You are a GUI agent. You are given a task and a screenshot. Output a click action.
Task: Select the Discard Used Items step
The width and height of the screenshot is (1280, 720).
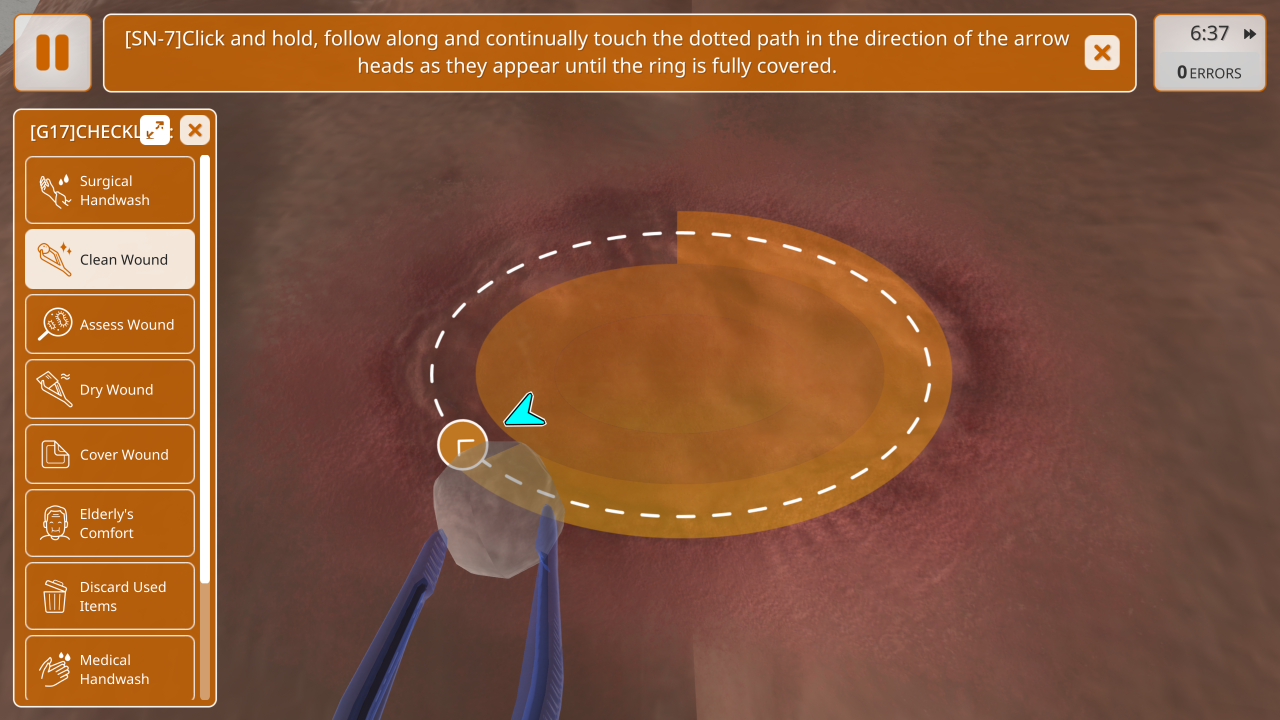[x=110, y=596]
